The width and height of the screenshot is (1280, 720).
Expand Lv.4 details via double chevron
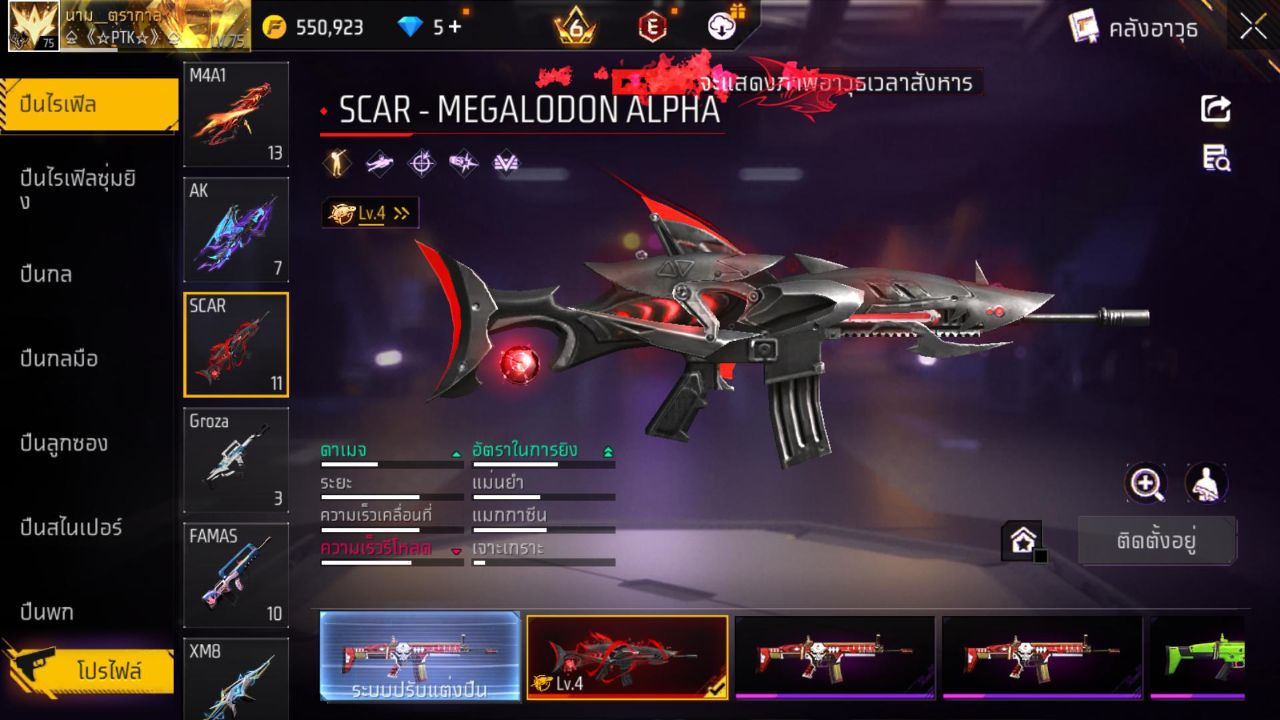pos(400,212)
